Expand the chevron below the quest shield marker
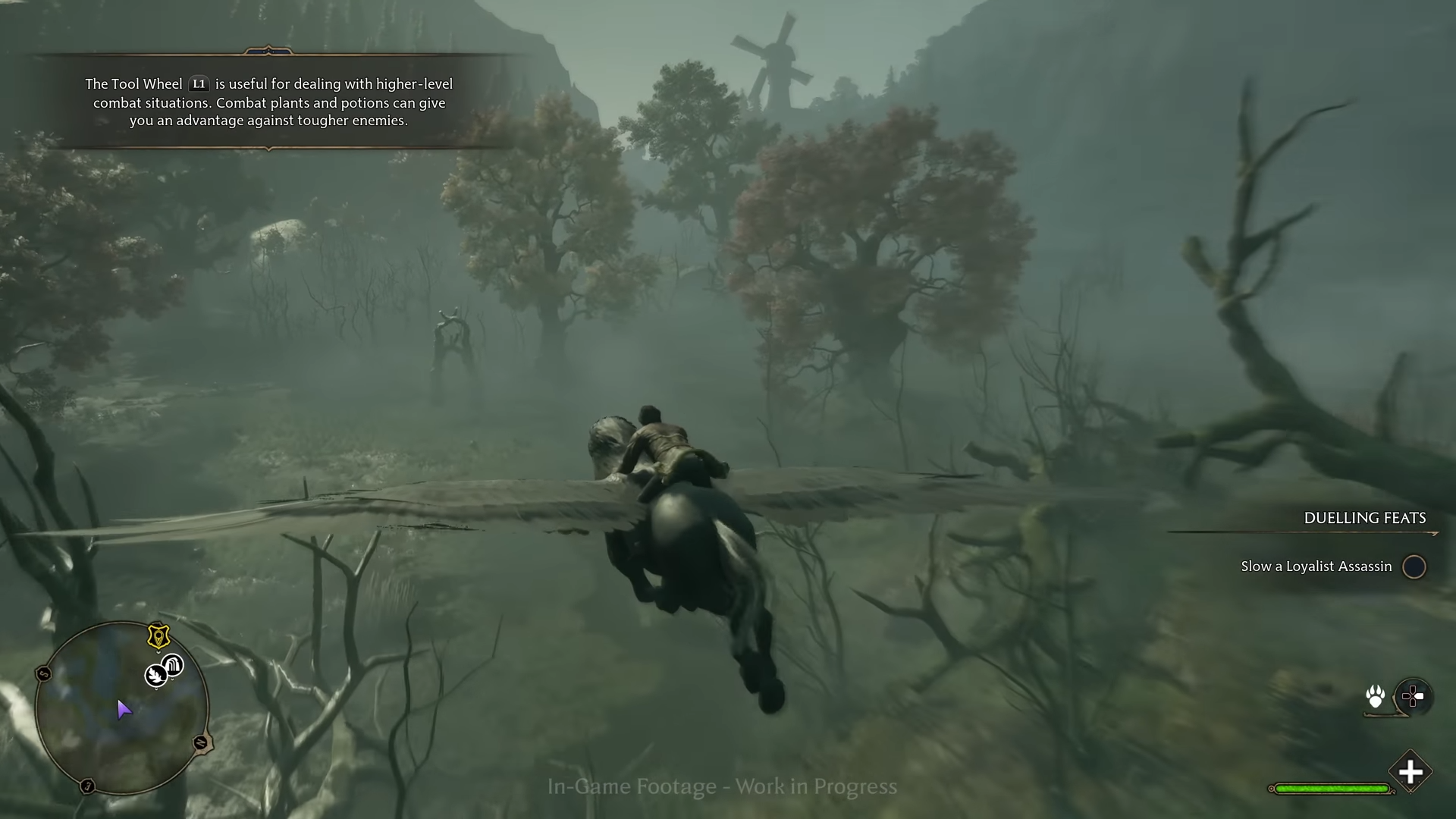Image resolution: width=1456 pixels, height=819 pixels. coord(159,652)
